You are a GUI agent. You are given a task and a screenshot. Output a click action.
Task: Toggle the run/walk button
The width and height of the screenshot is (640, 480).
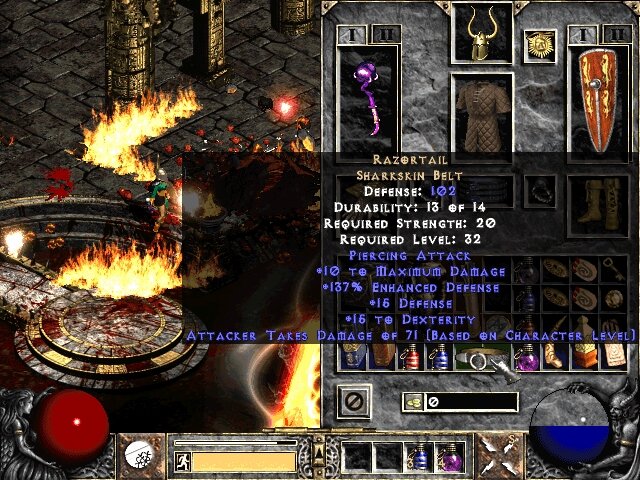(182, 461)
